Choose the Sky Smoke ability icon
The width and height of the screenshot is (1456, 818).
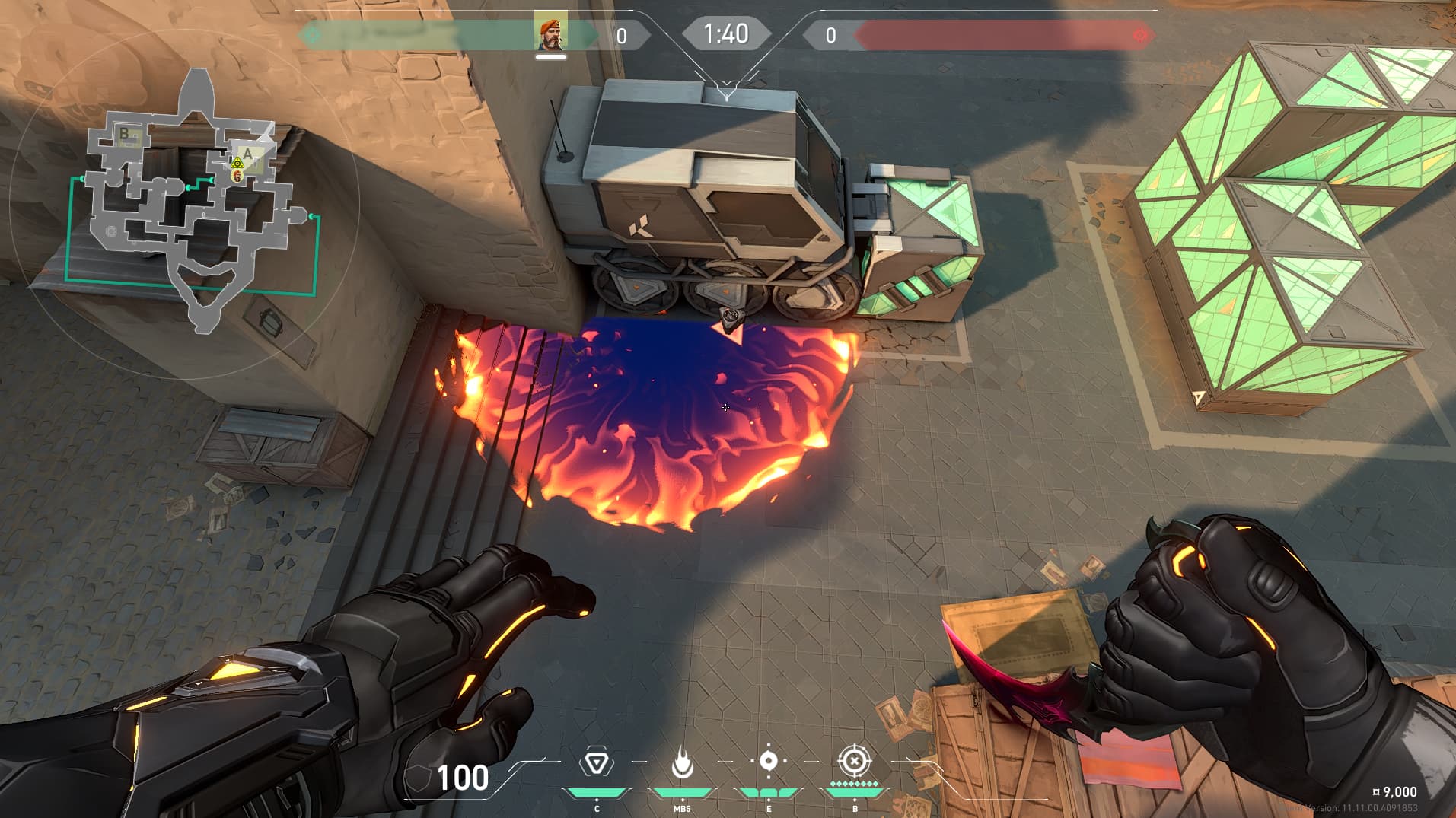[769, 762]
